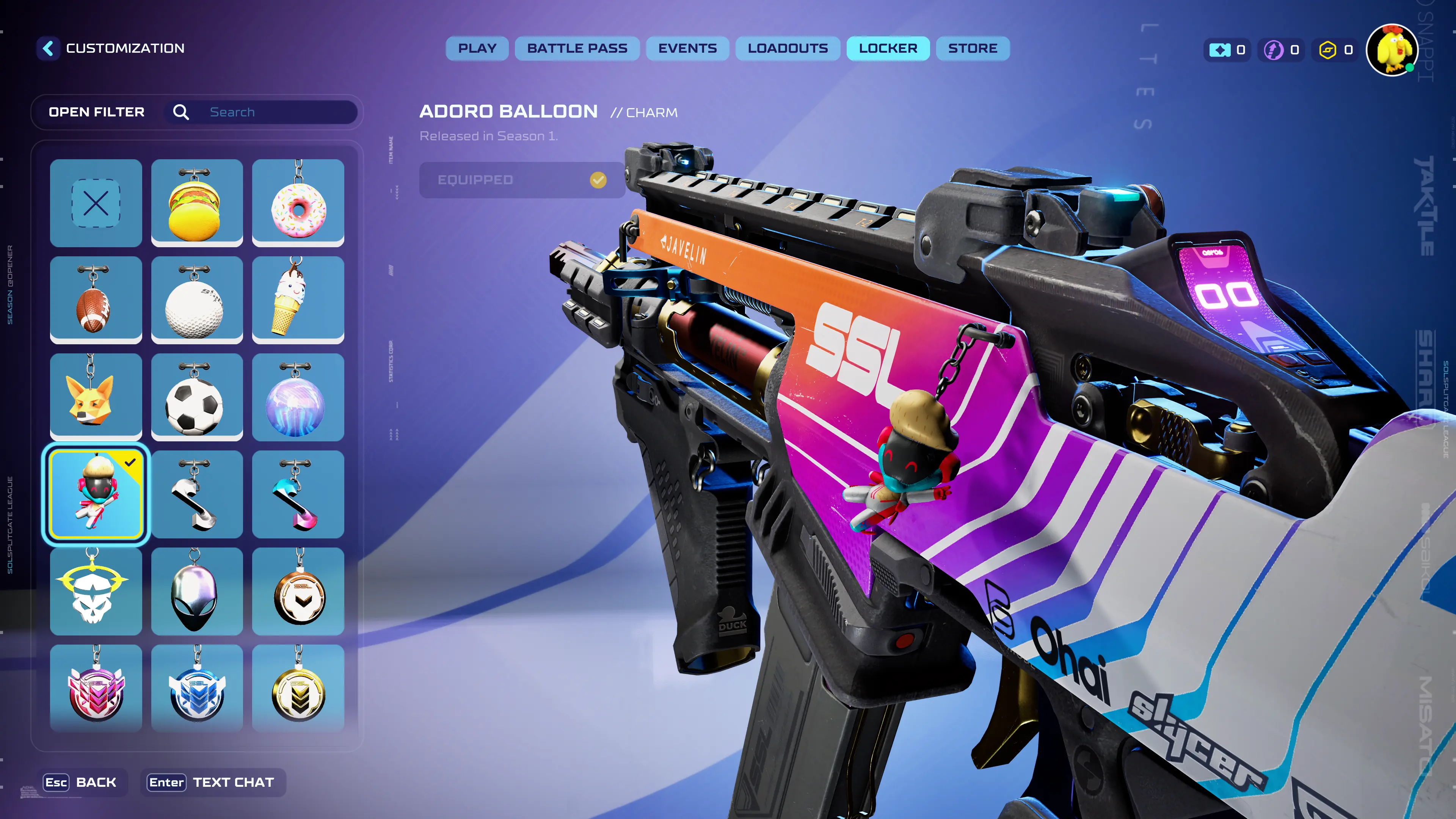The height and width of the screenshot is (819, 1456).
Task: Click the charm search field
Action: click(x=277, y=112)
